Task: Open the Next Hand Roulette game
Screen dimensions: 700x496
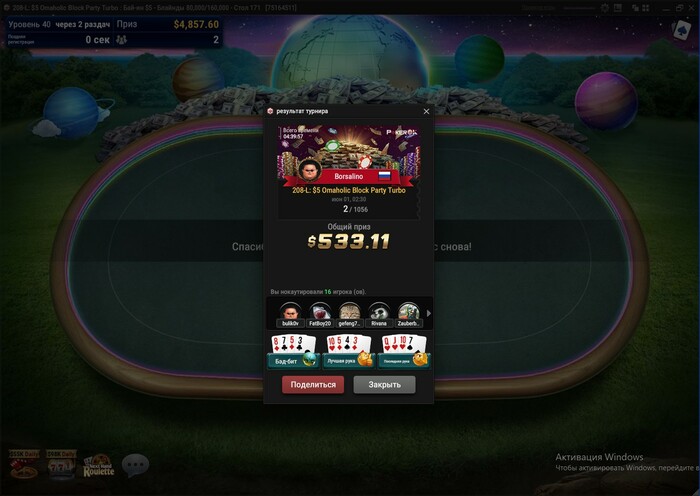Action: 98,464
